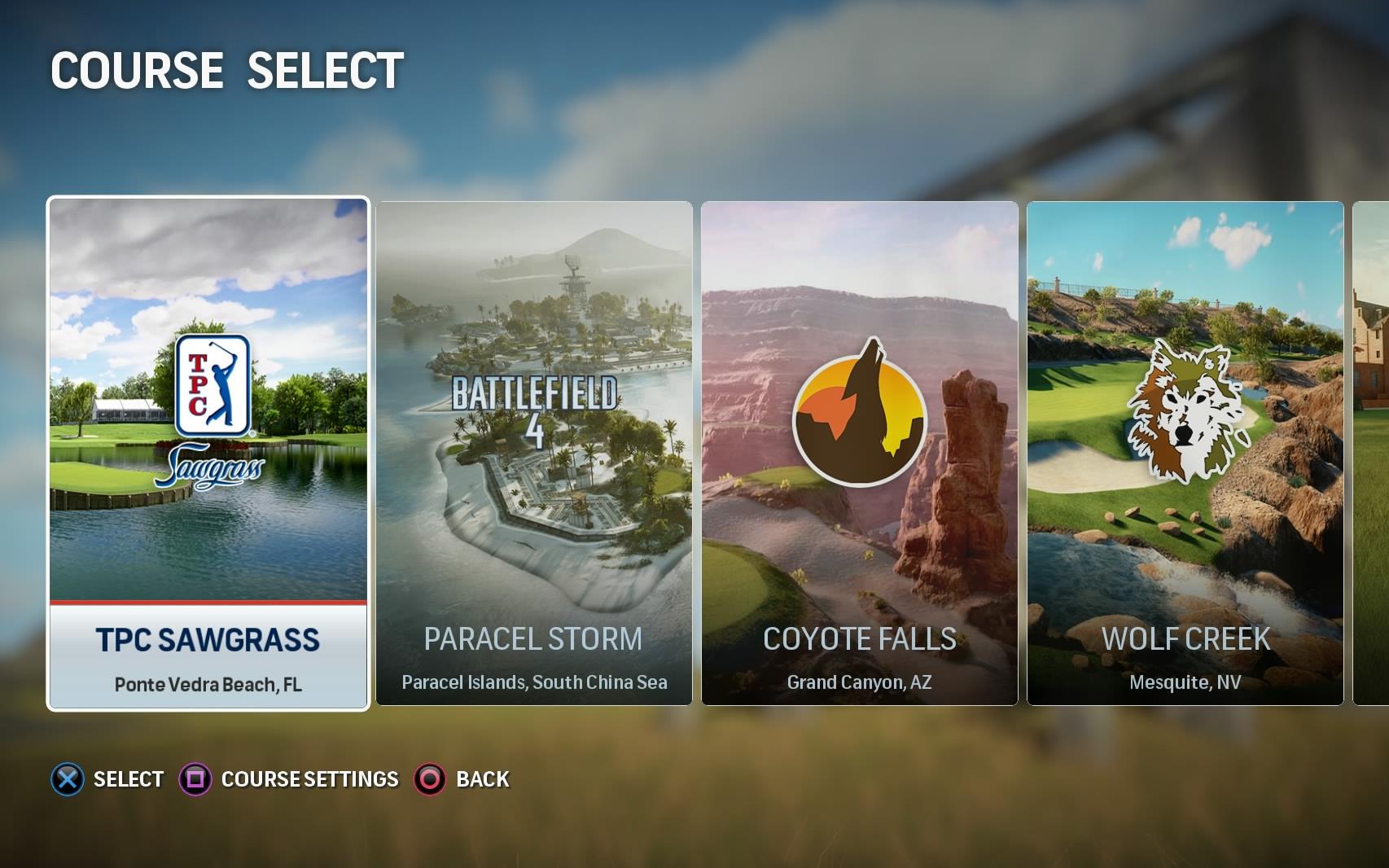Select the Wolf Creek course tile
This screenshot has height=868, width=1389.
coord(1185,453)
